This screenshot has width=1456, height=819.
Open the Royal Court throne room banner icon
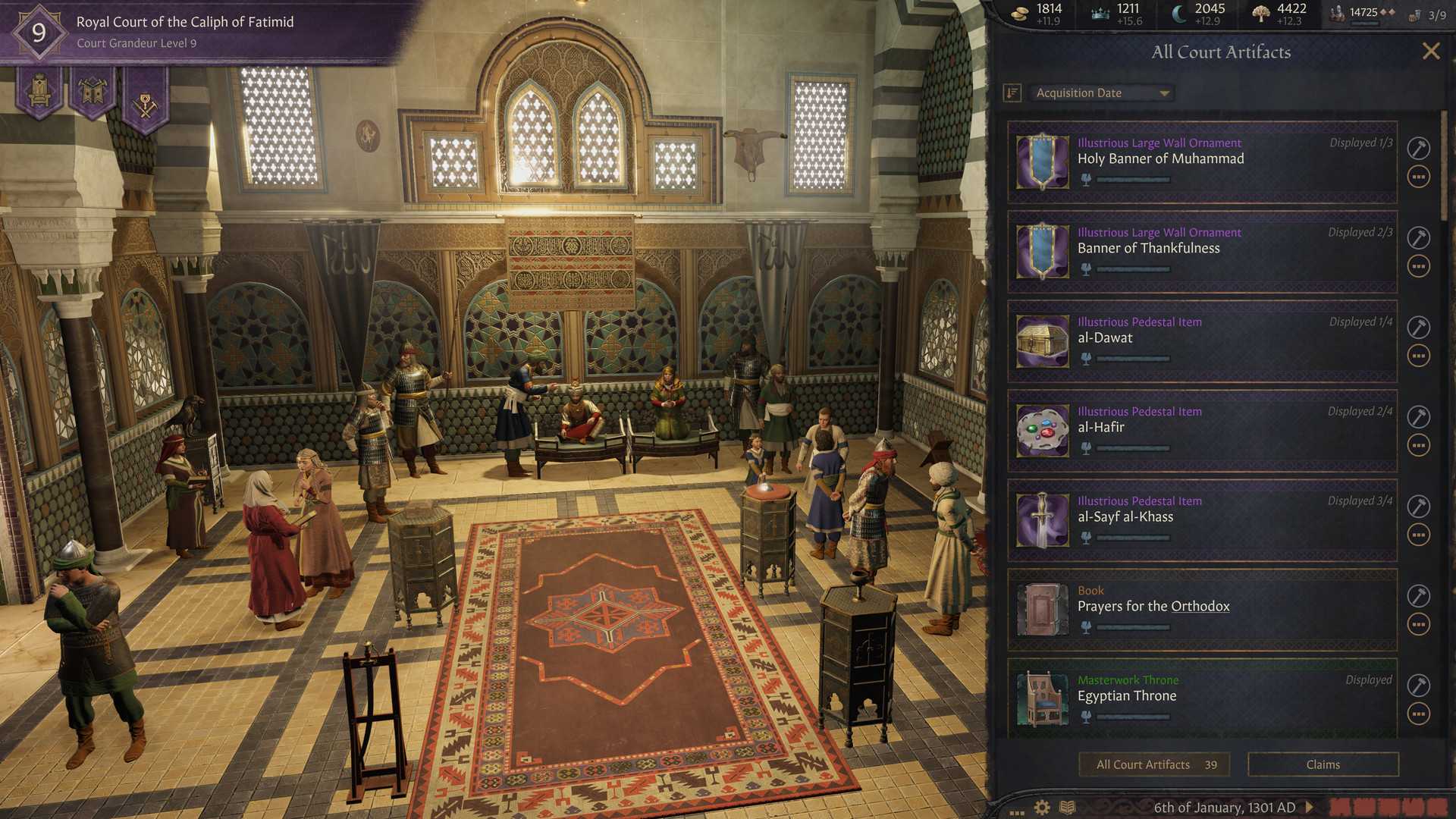click(x=39, y=91)
